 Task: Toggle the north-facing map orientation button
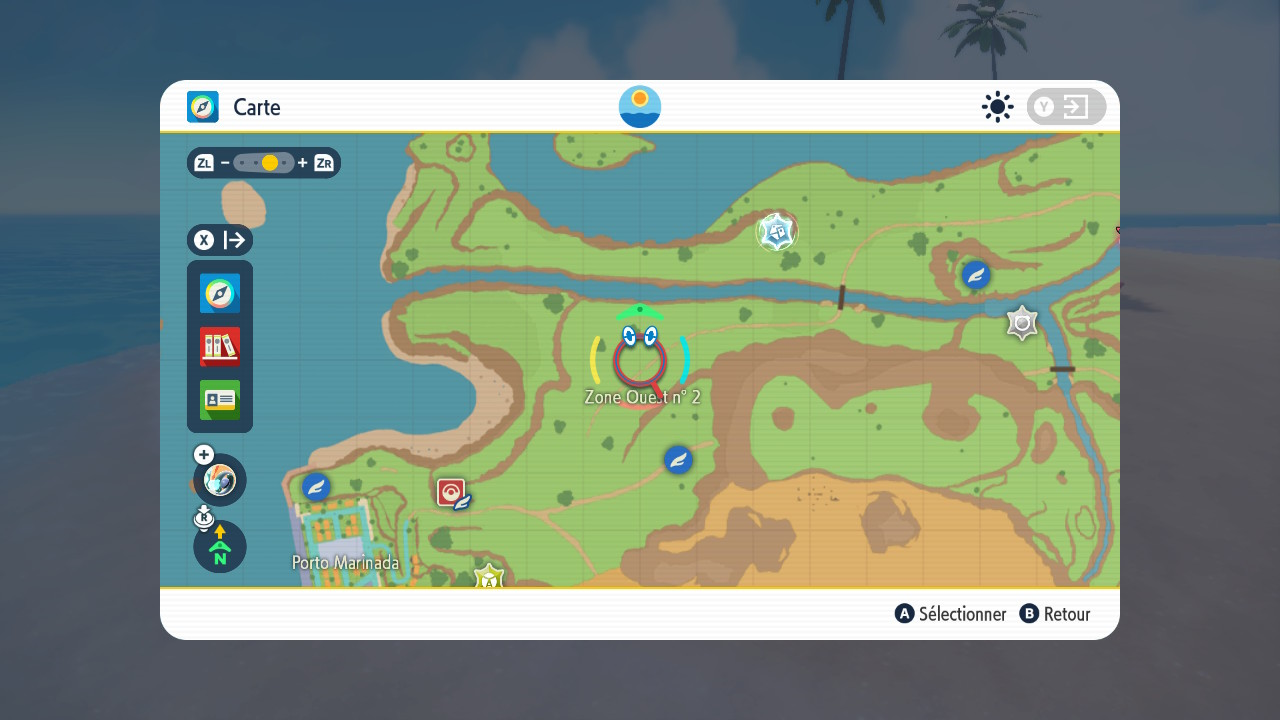(x=220, y=547)
